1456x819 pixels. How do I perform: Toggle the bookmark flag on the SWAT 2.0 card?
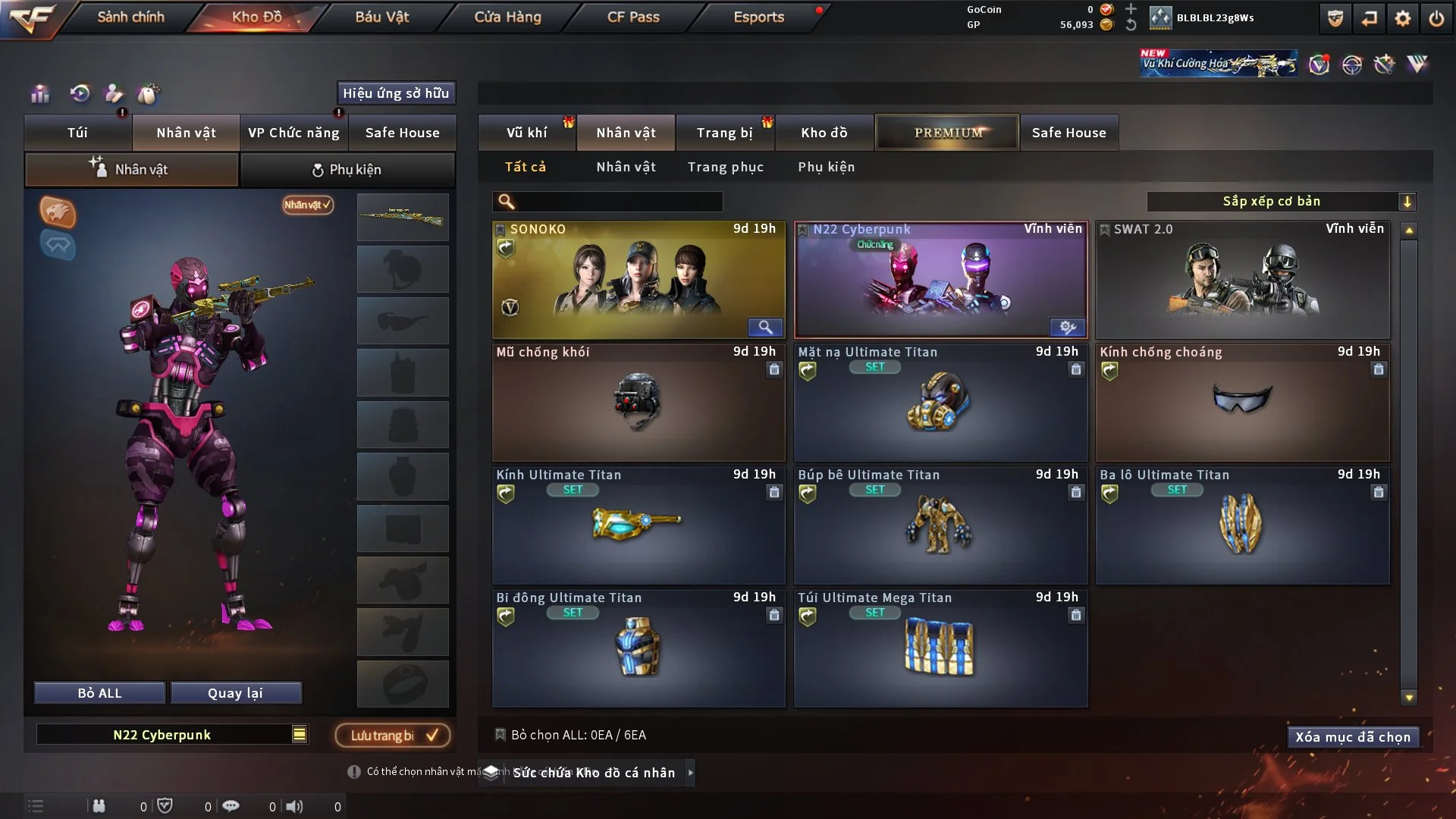pos(1103,228)
